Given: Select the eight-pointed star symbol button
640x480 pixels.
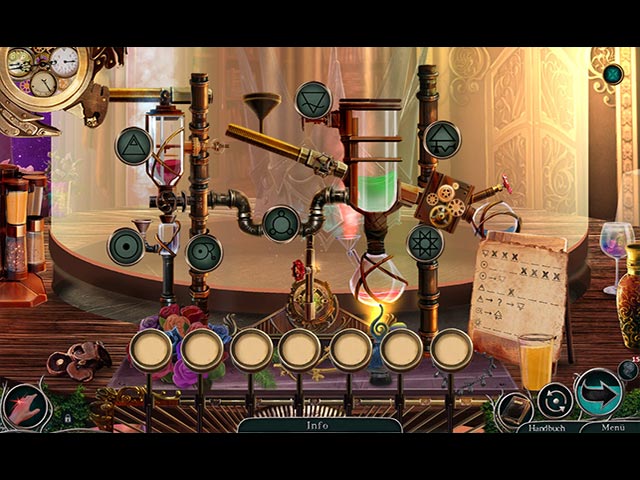Looking at the screenshot, I should point(425,243).
